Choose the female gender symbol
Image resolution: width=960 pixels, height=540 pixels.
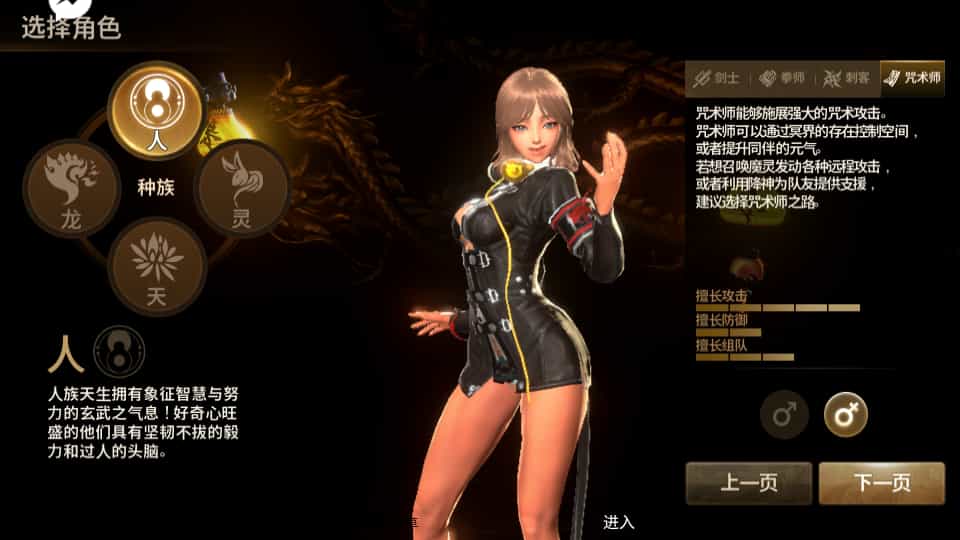[x=845, y=414]
